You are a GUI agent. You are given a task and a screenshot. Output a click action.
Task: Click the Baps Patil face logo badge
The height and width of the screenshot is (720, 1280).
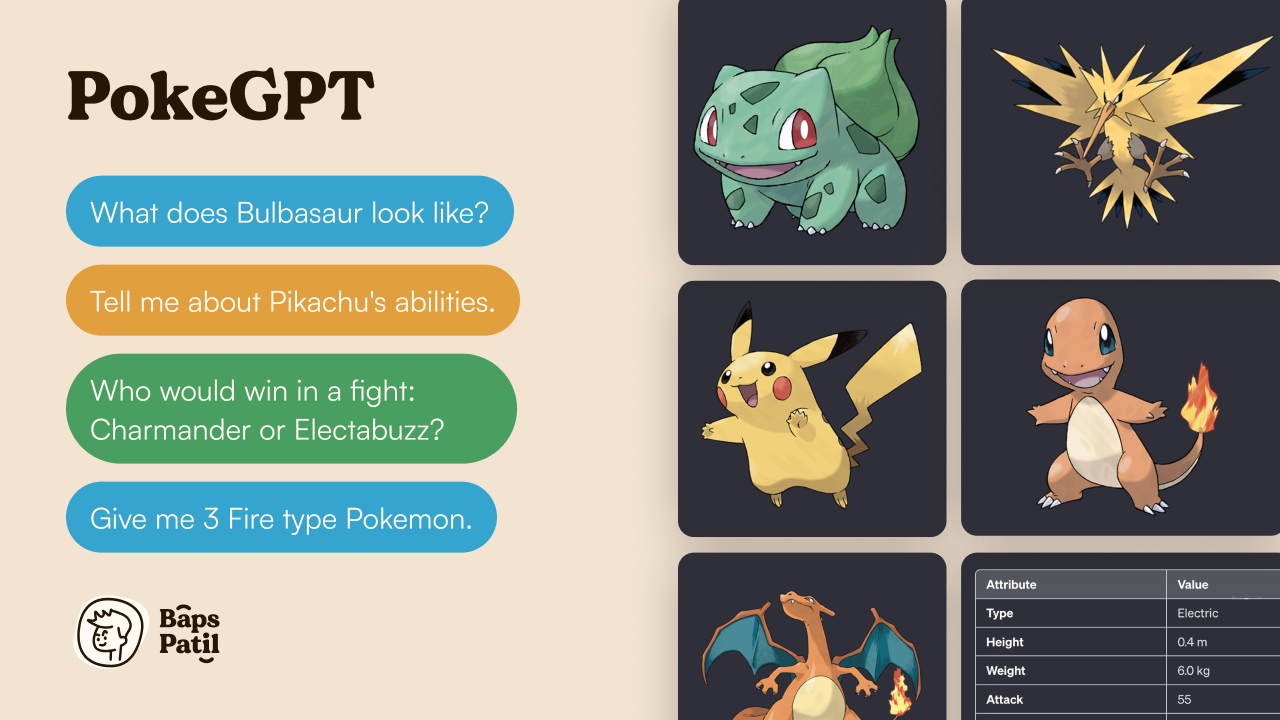tap(110, 633)
